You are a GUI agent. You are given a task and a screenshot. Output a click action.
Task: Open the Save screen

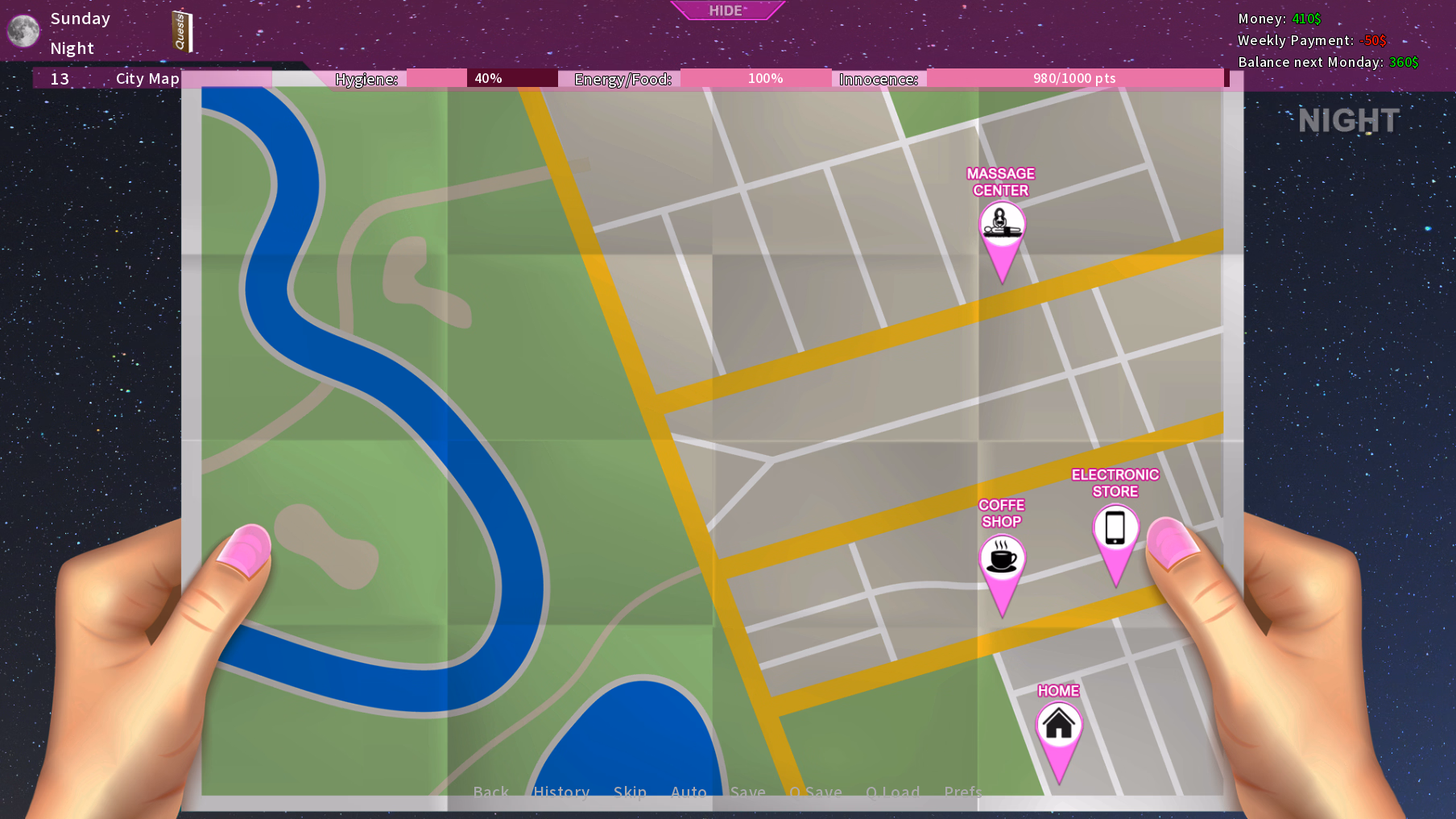(x=748, y=792)
